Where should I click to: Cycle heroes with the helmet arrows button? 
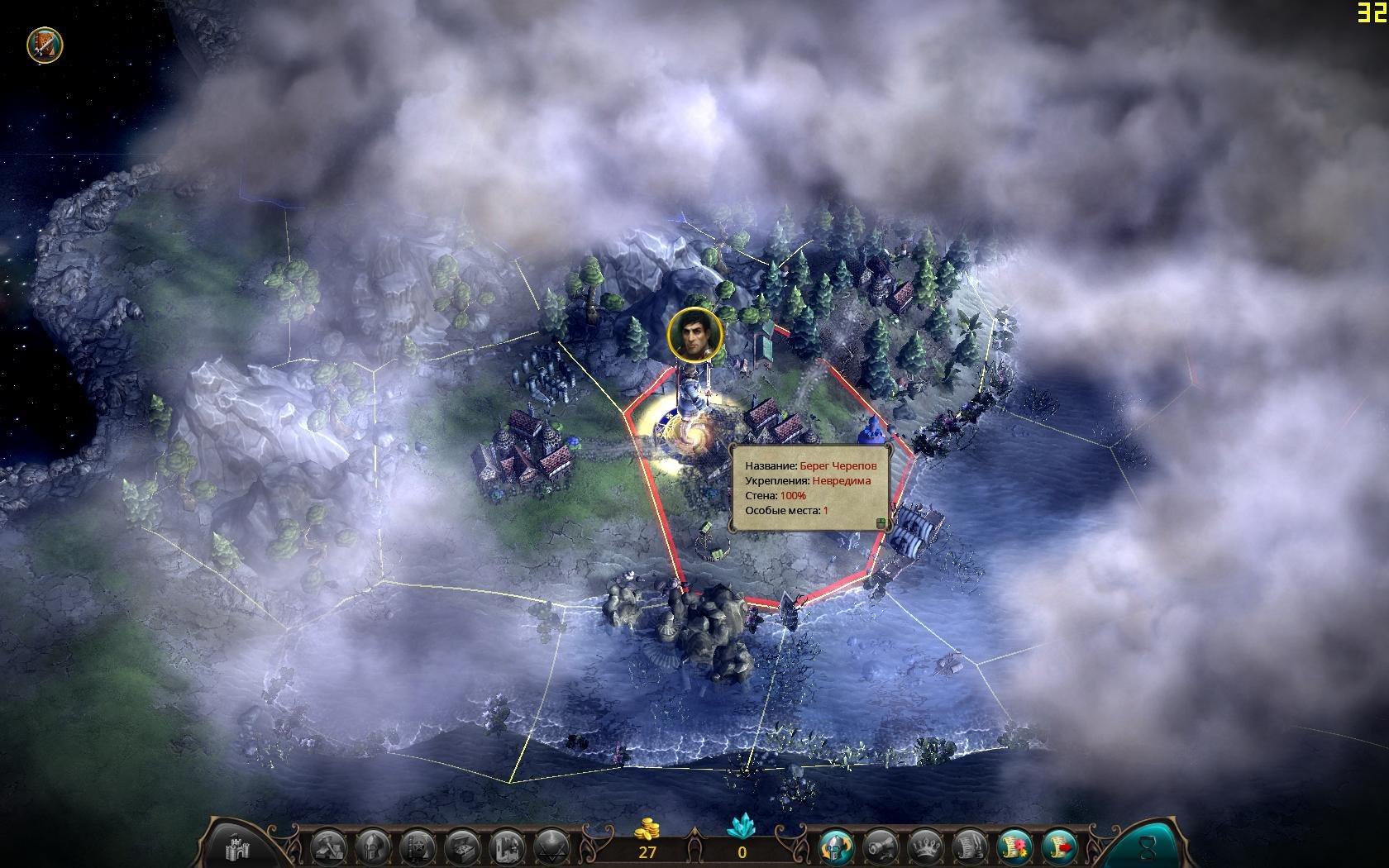(x=837, y=847)
